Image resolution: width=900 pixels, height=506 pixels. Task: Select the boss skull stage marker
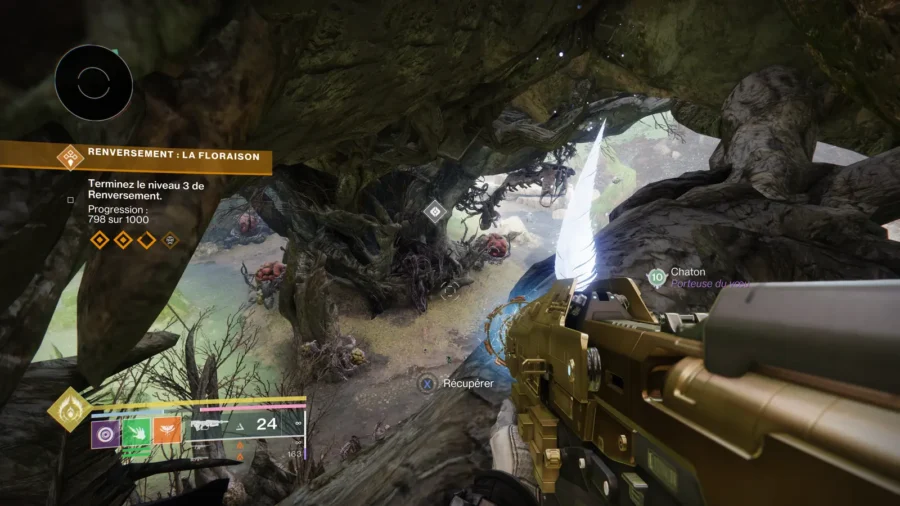(x=170, y=240)
